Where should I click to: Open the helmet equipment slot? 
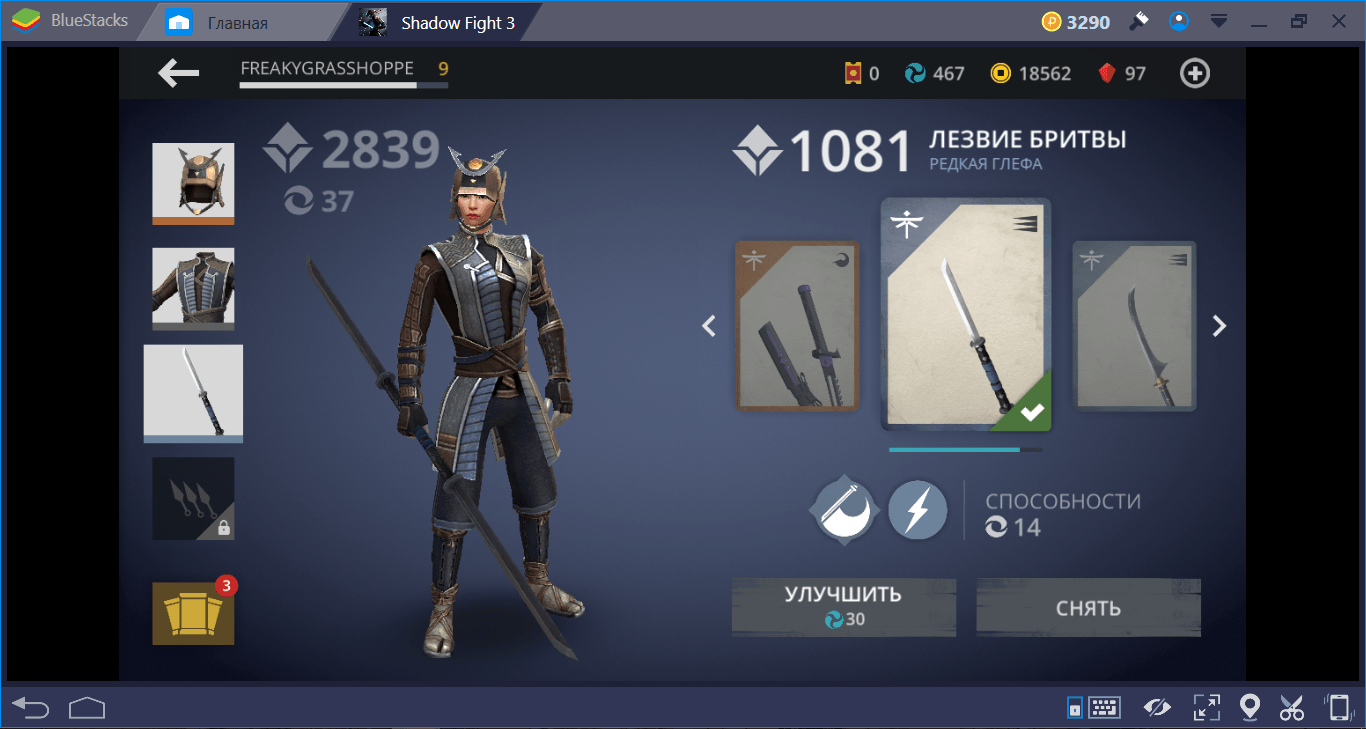pos(193,183)
